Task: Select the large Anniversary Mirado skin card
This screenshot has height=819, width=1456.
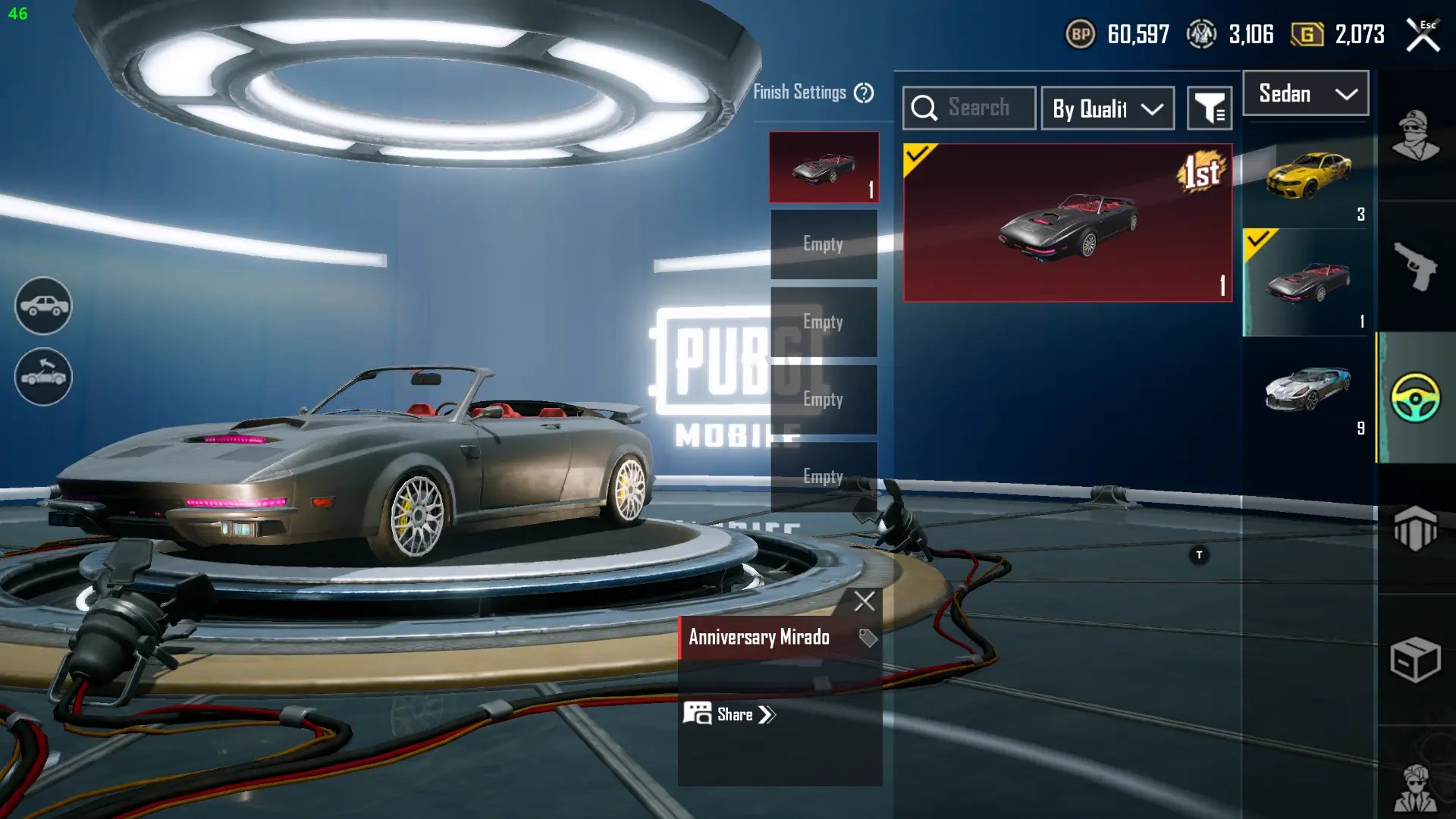Action: [1068, 223]
